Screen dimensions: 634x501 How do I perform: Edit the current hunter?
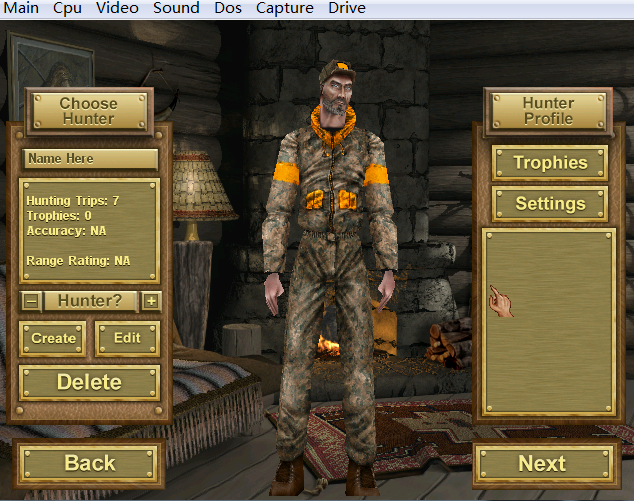[127, 338]
